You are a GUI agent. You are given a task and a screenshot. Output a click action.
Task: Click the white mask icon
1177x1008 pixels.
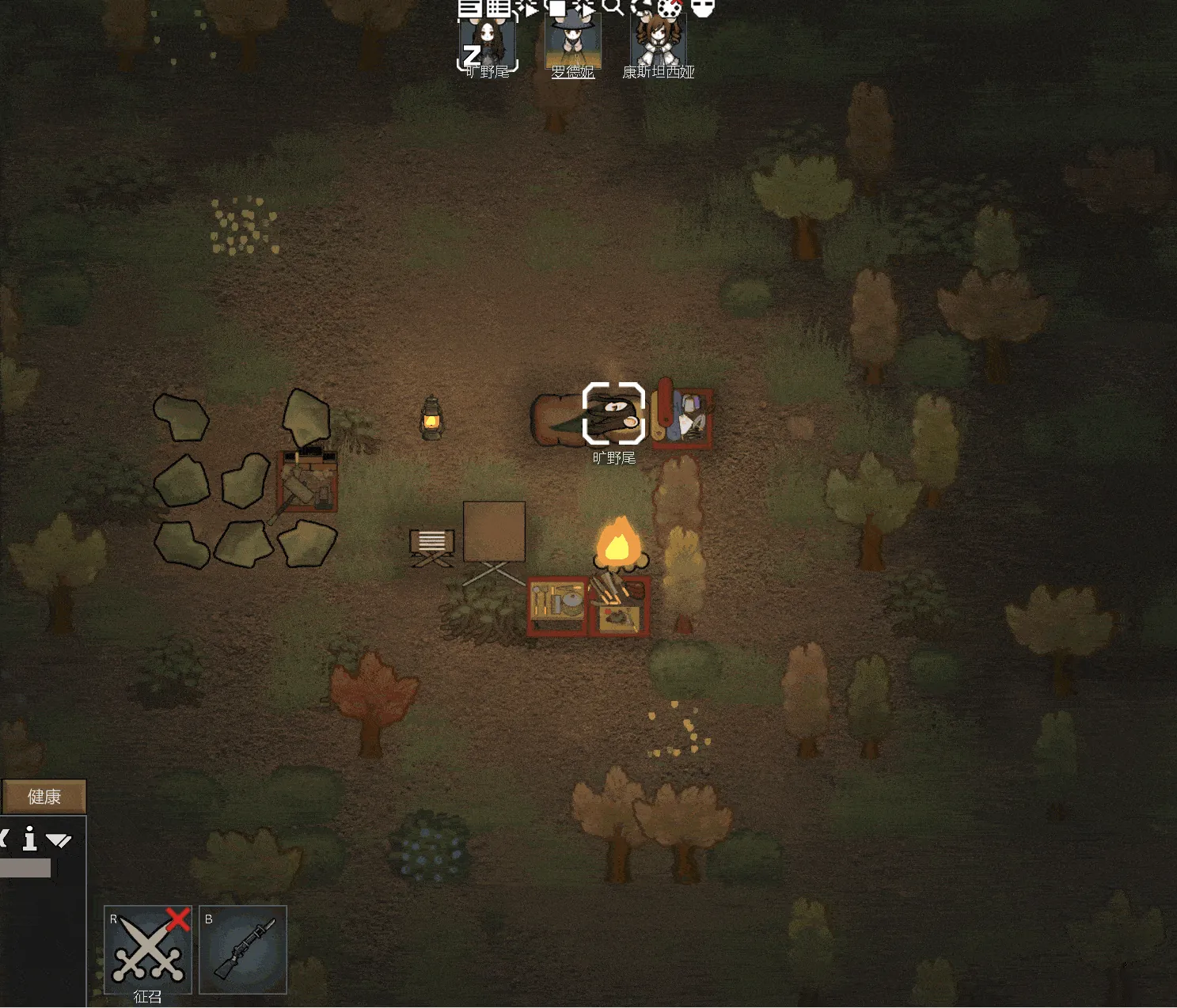(703, 8)
